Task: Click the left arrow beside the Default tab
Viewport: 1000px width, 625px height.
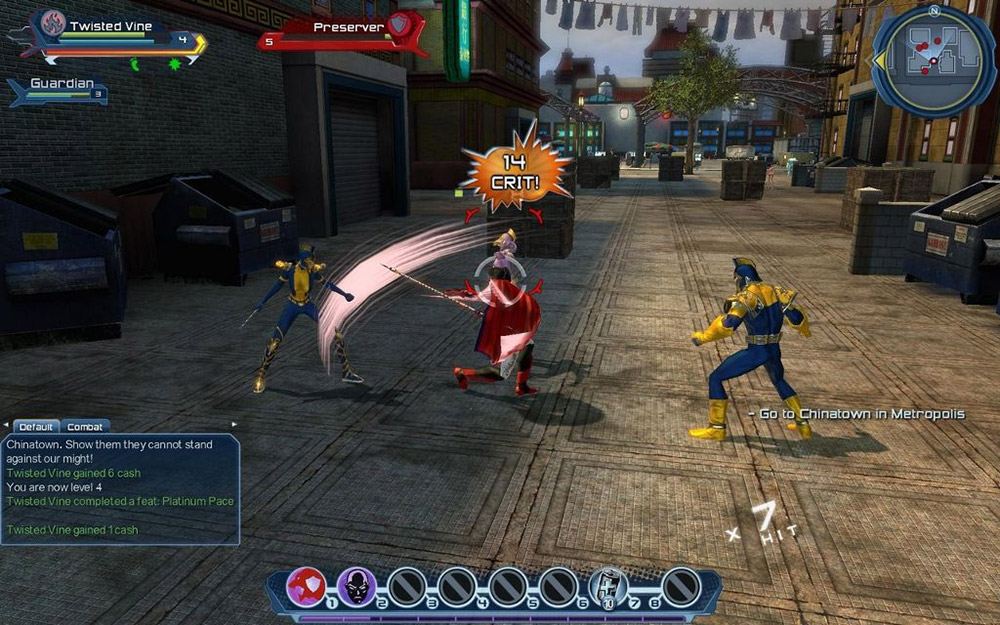Action: point(5,426)
